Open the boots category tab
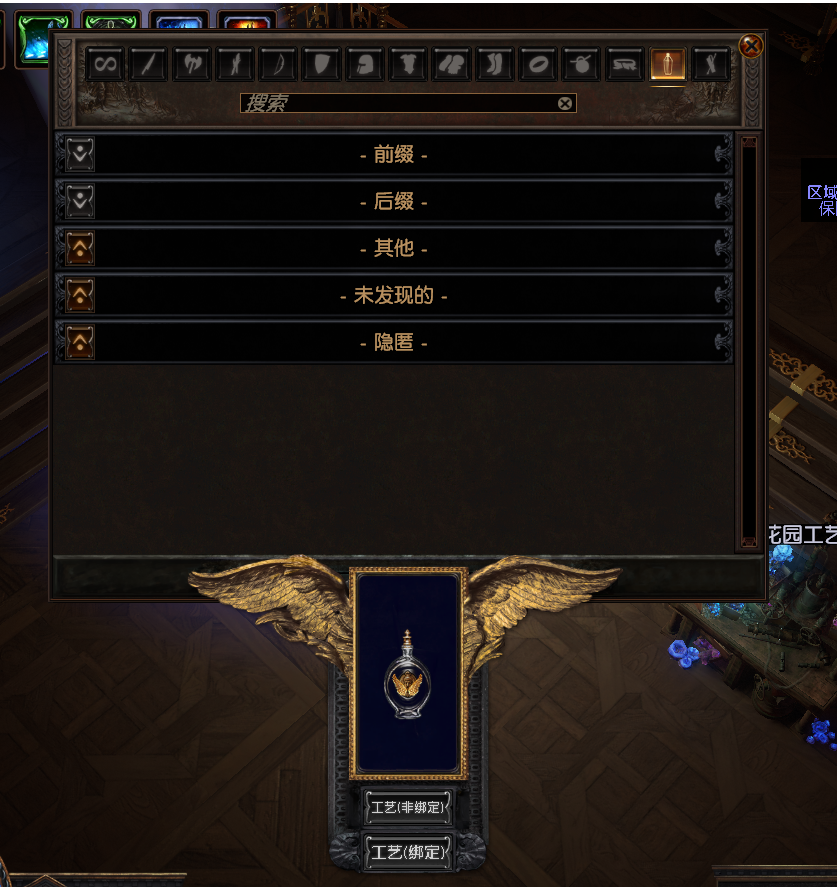The width and height of the screenshot is (837, 887). [x=494, y=65]
